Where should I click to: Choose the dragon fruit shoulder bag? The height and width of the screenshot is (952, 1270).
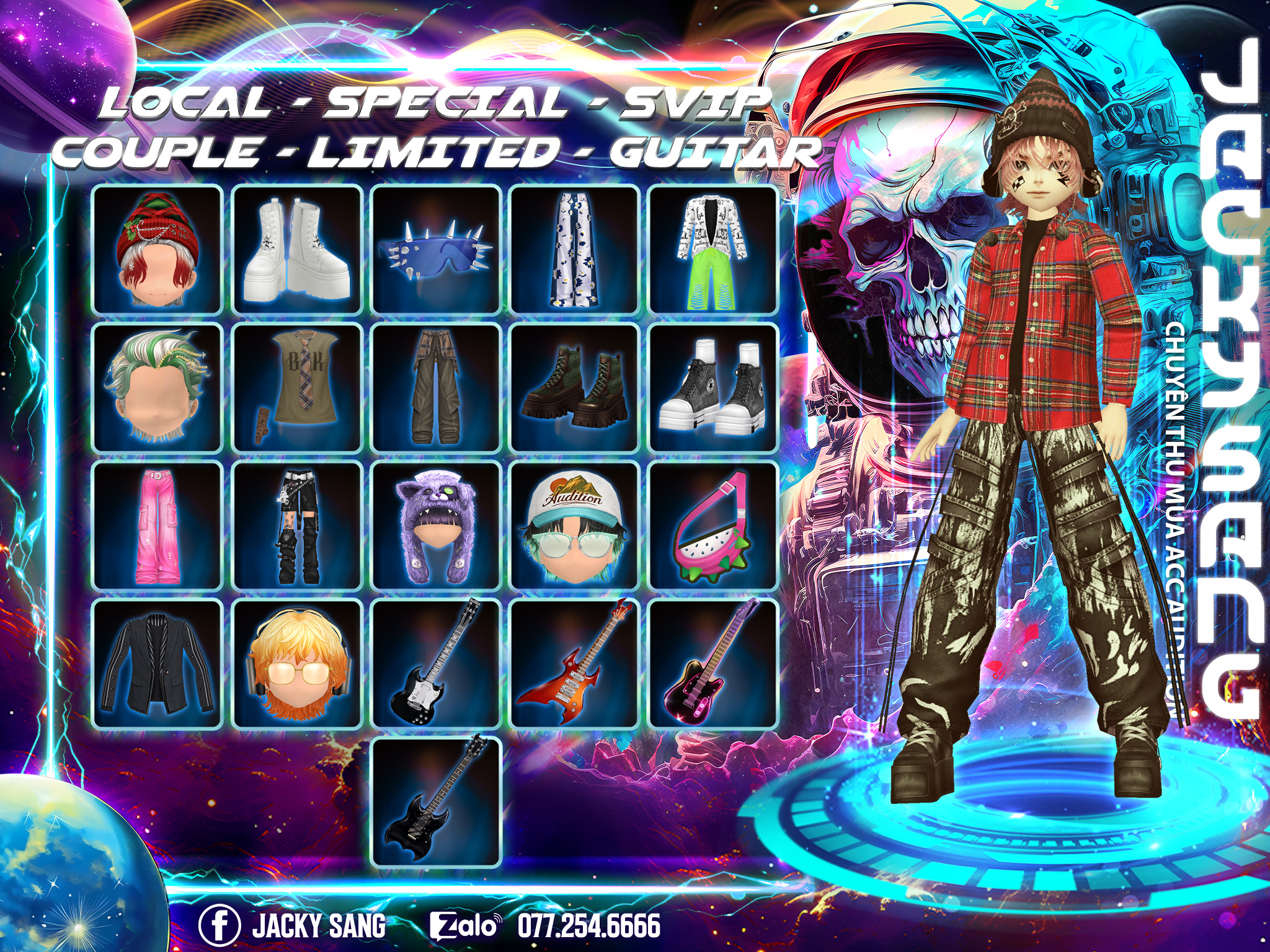(x=713, y=526)
